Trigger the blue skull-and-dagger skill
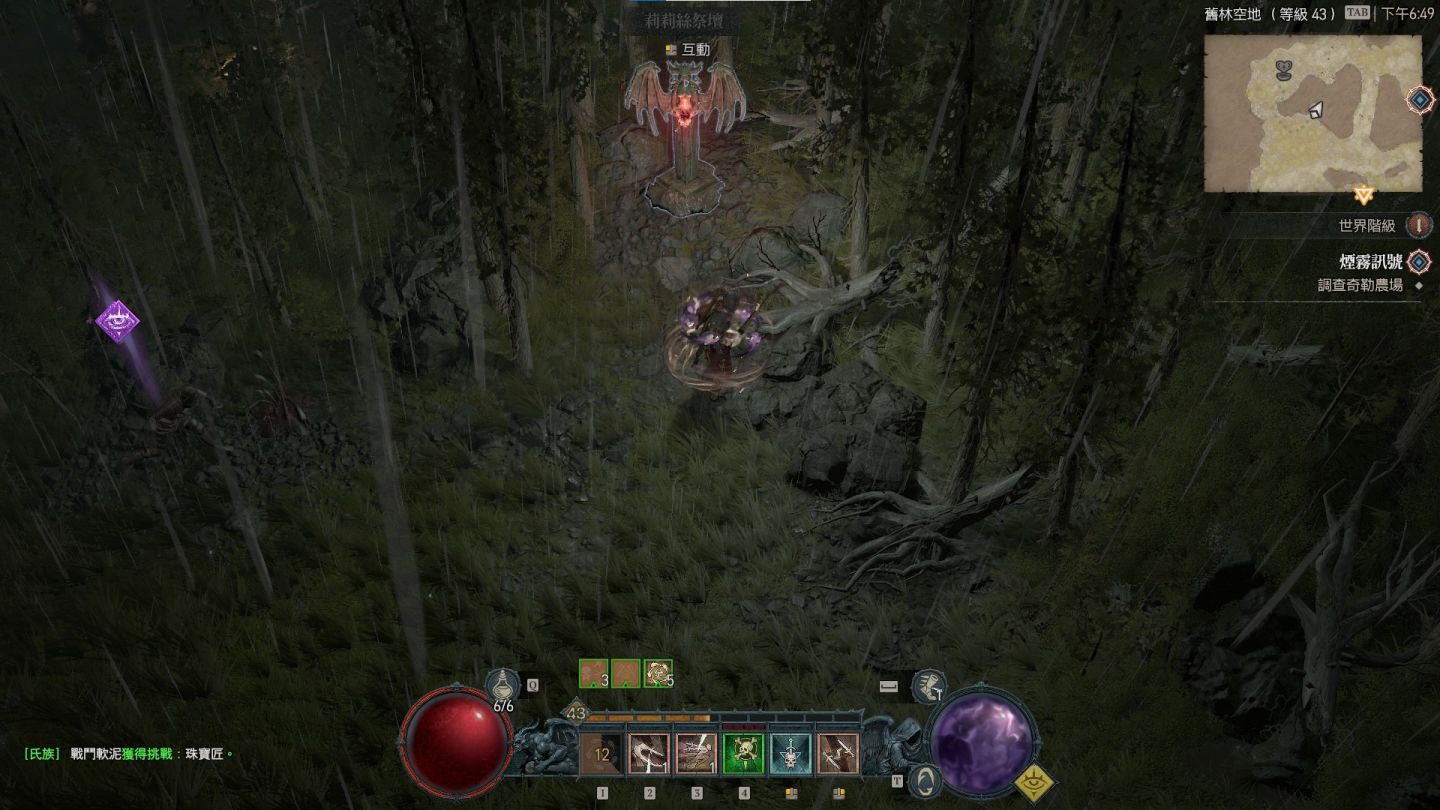This screenshot has width=1440, height=810. [x=790, y=754]
